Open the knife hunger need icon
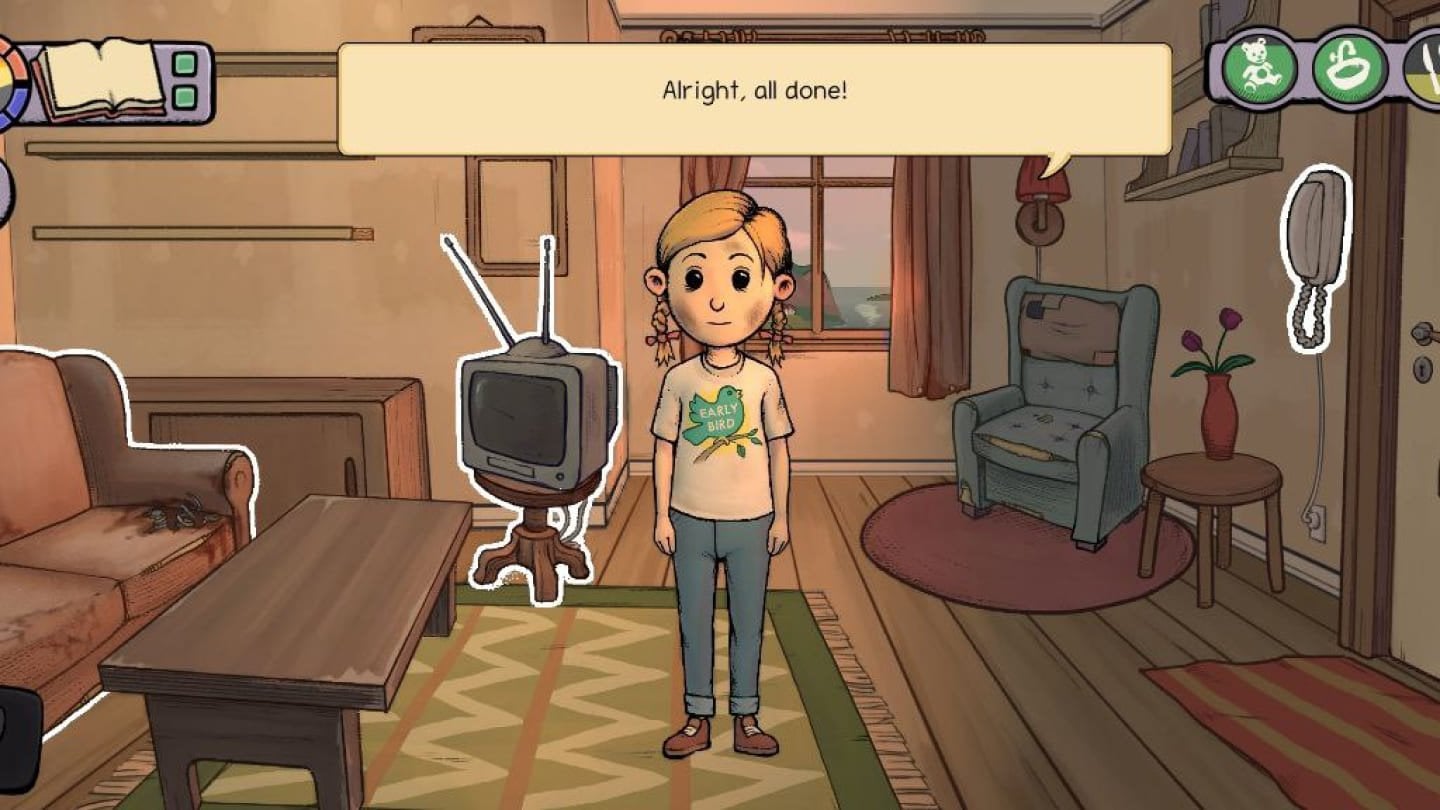1440x810 pixels. tap(1424, 69)
